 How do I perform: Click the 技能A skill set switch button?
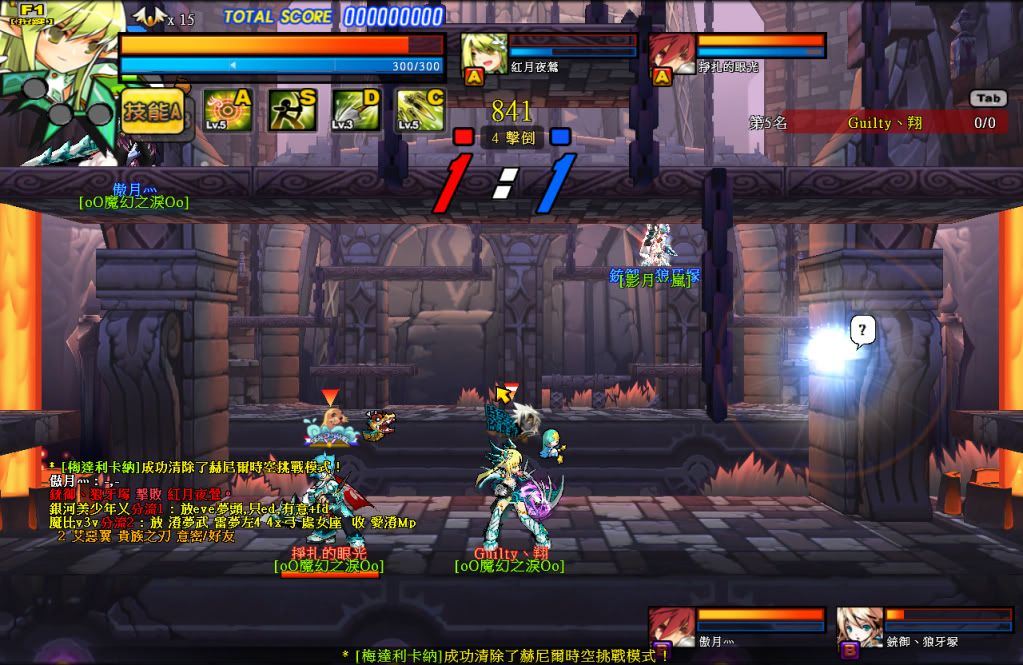pos(152,113)
